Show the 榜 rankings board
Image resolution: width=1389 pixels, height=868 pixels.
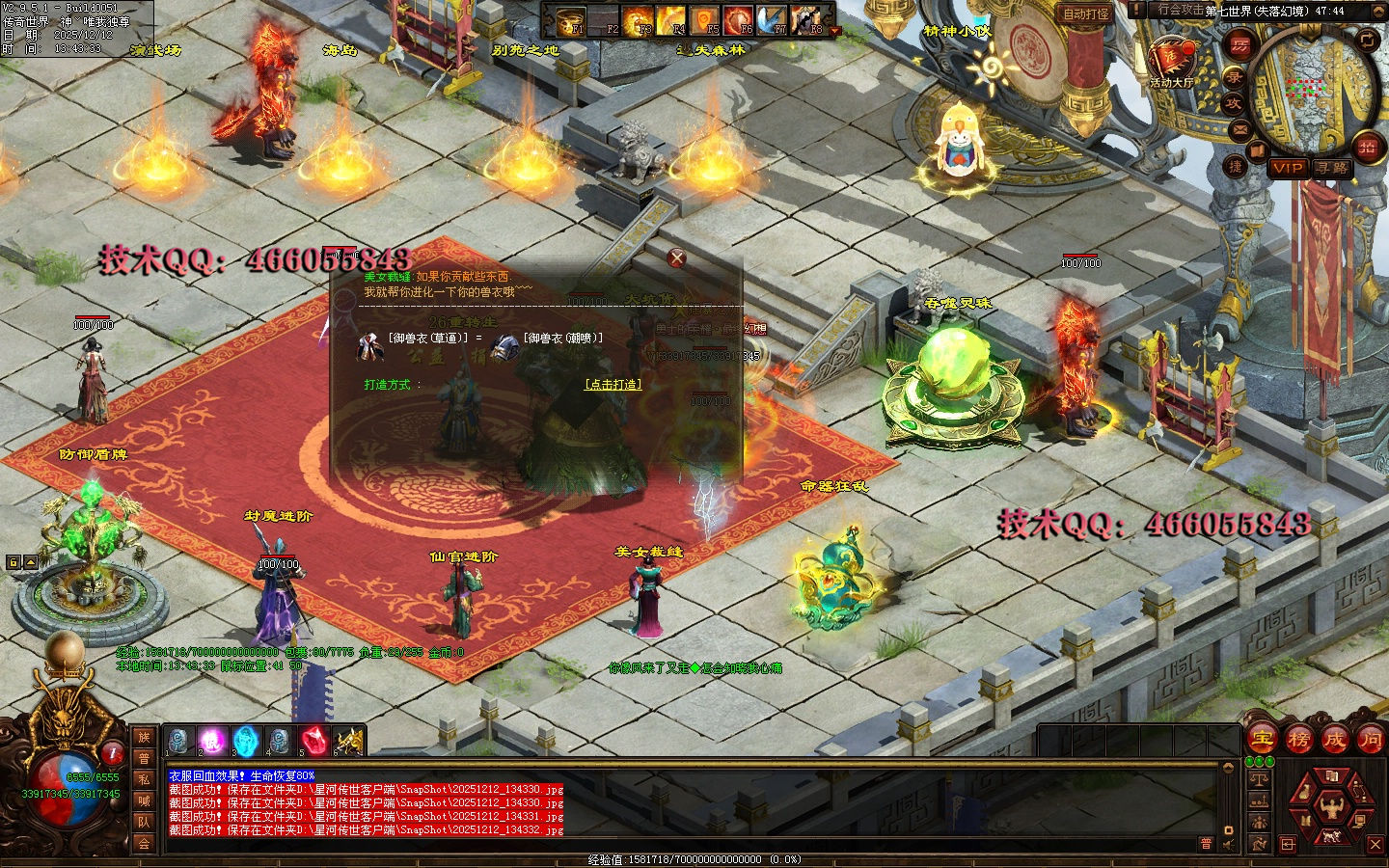(x=1298, y=740)
